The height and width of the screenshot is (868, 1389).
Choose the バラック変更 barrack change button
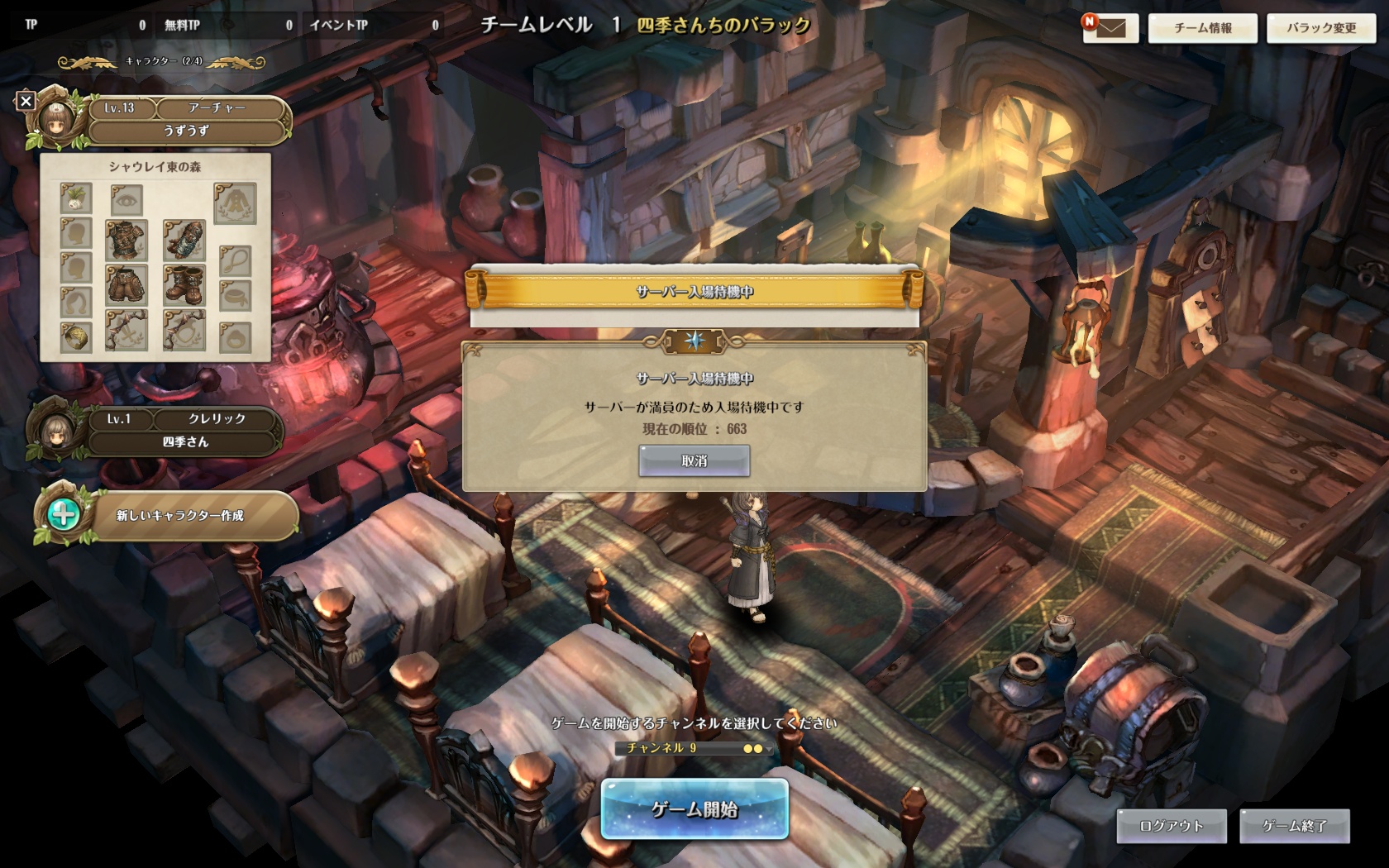pyautogui.click(x=1320, y=28)
